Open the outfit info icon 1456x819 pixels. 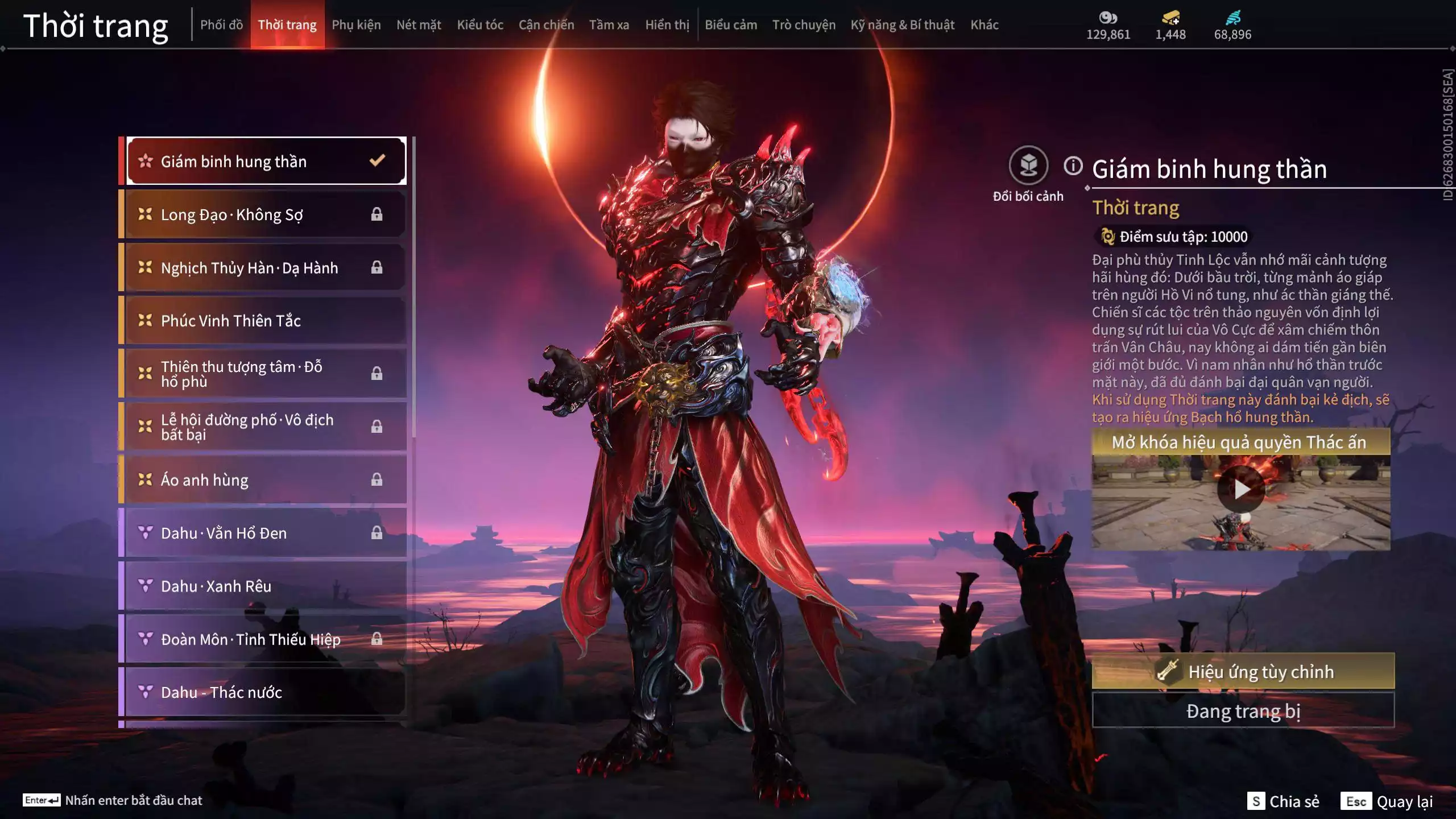coord(1073,166)
